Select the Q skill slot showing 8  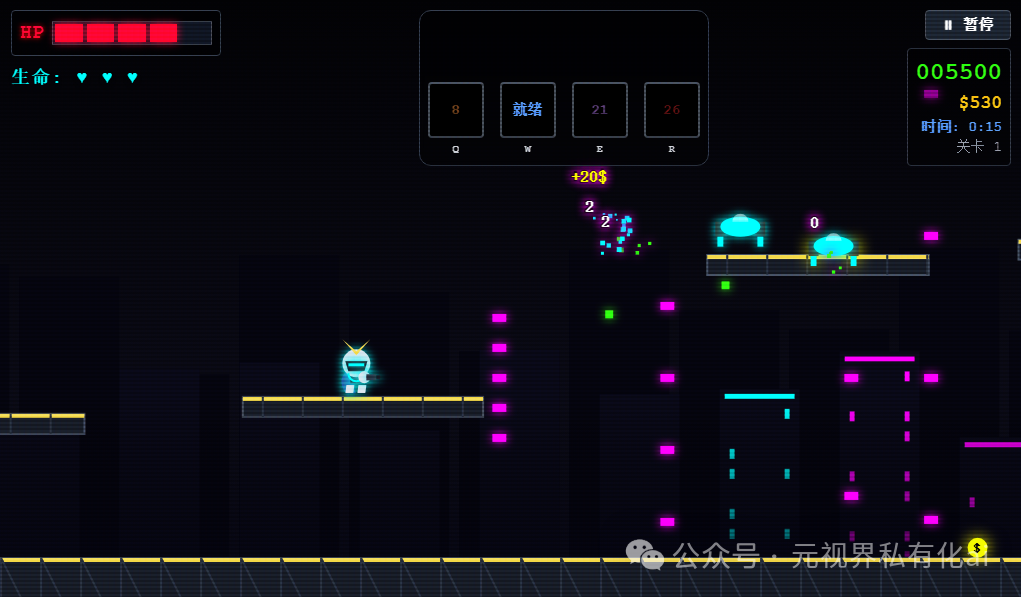(455, 110)
